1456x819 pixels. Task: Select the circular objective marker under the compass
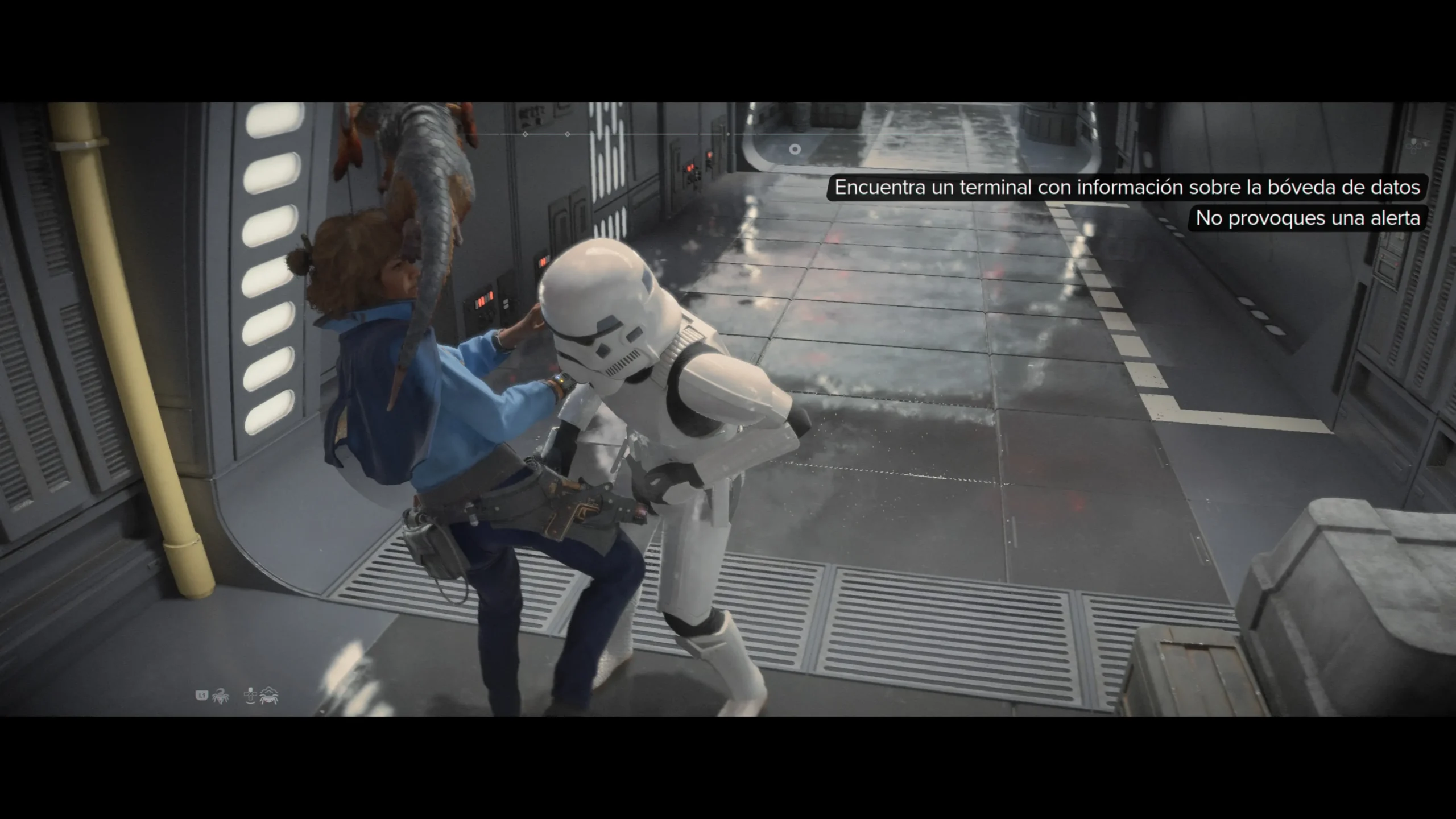795,150
